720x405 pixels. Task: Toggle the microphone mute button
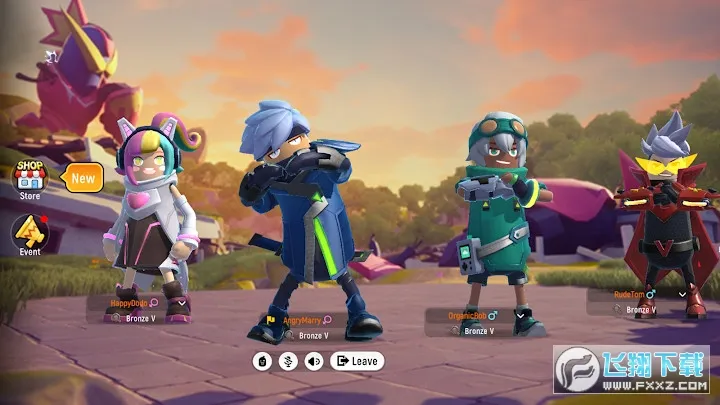pos(288,361)
